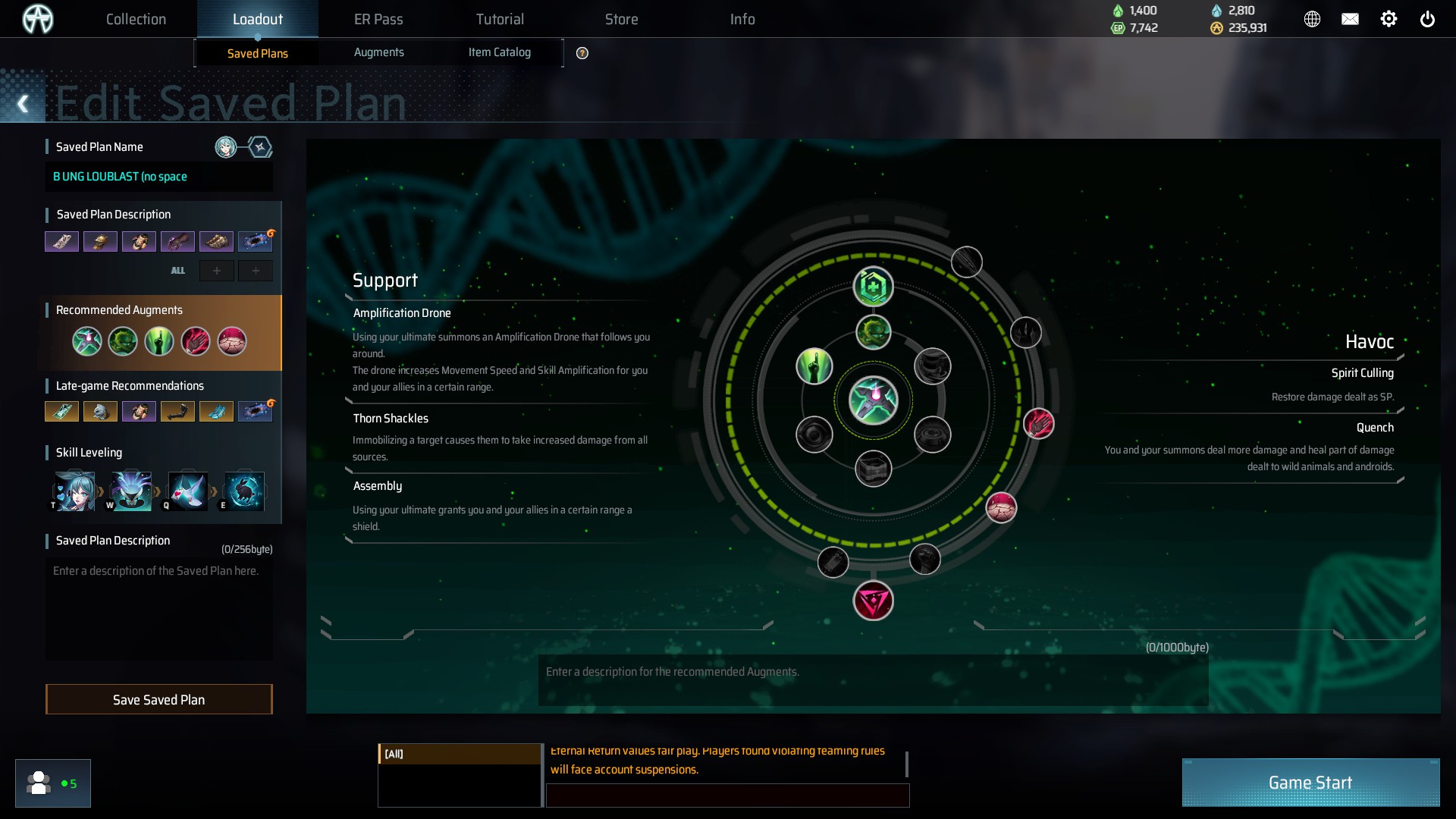Open the friends list button
The height and width of the screenshot is (819, 1456).
[52, 783]
